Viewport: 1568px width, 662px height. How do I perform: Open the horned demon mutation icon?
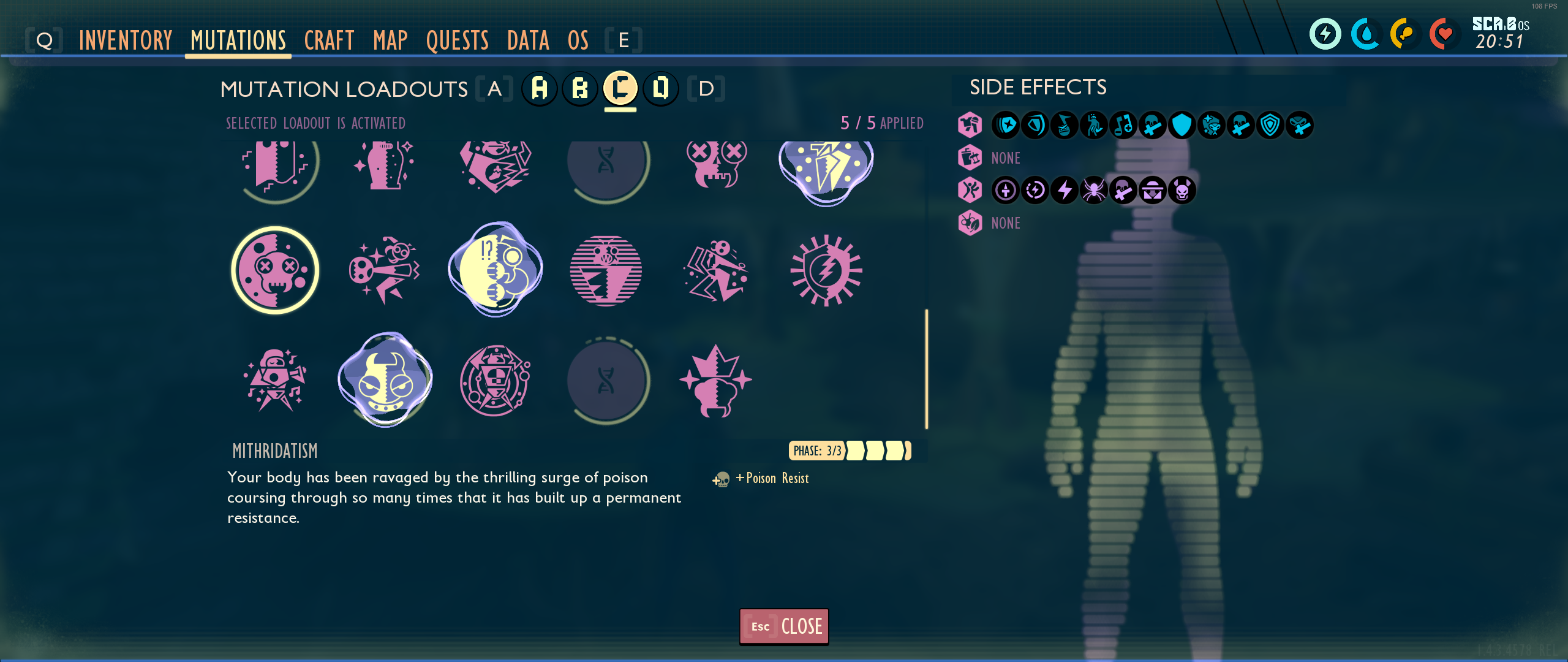point(385,380)
